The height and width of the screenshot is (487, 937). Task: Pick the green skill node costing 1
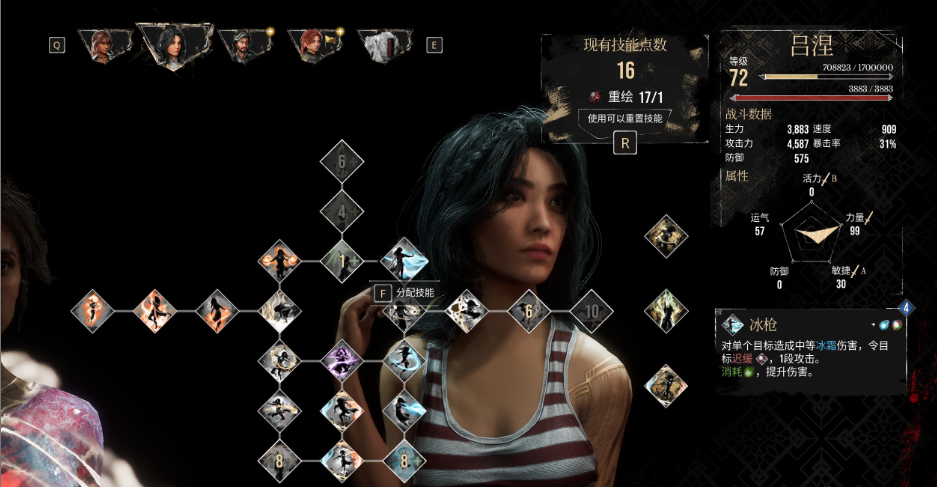tap(342, 261)
